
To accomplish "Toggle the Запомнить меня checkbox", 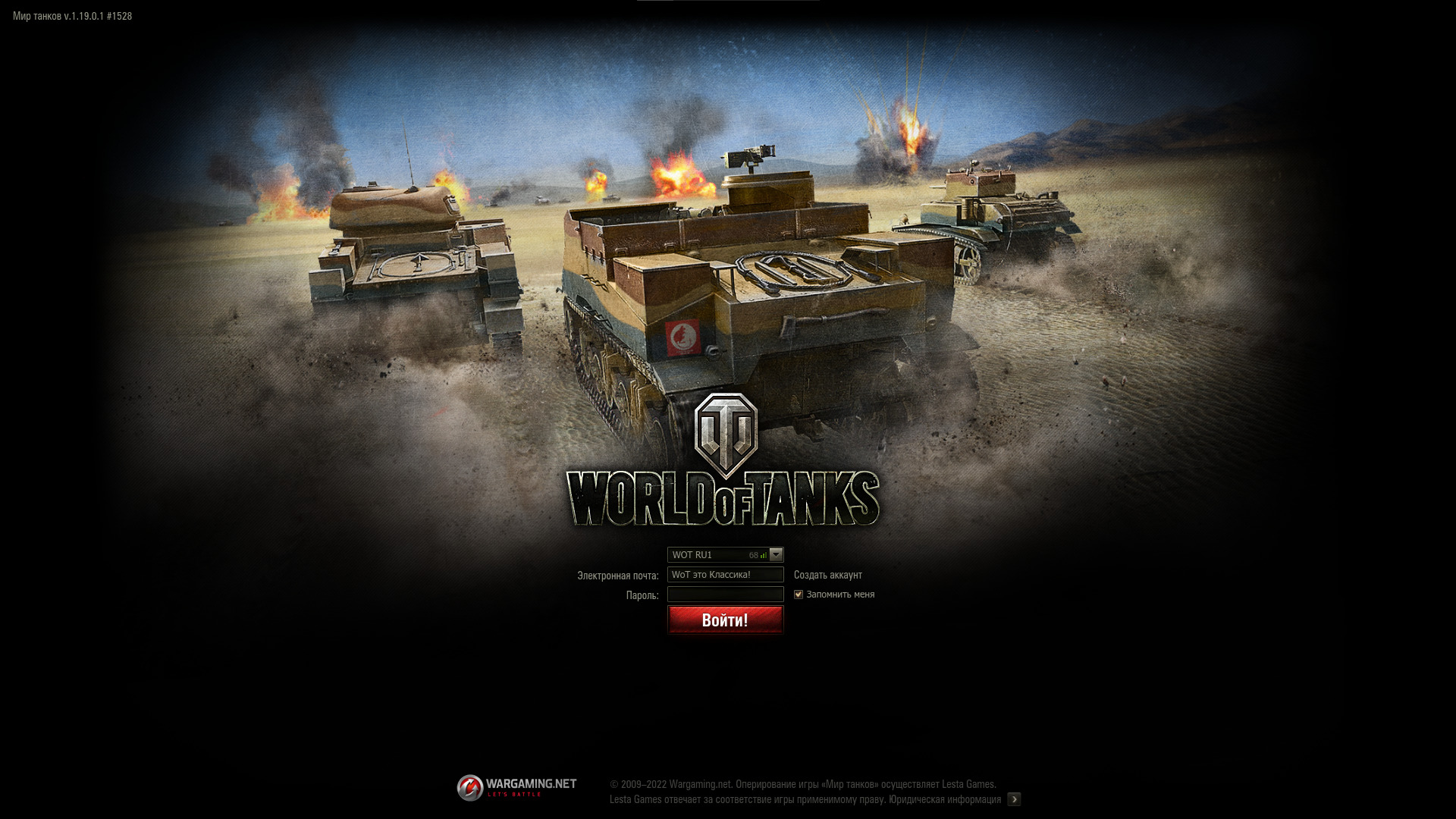I will [x=799, y=595].
